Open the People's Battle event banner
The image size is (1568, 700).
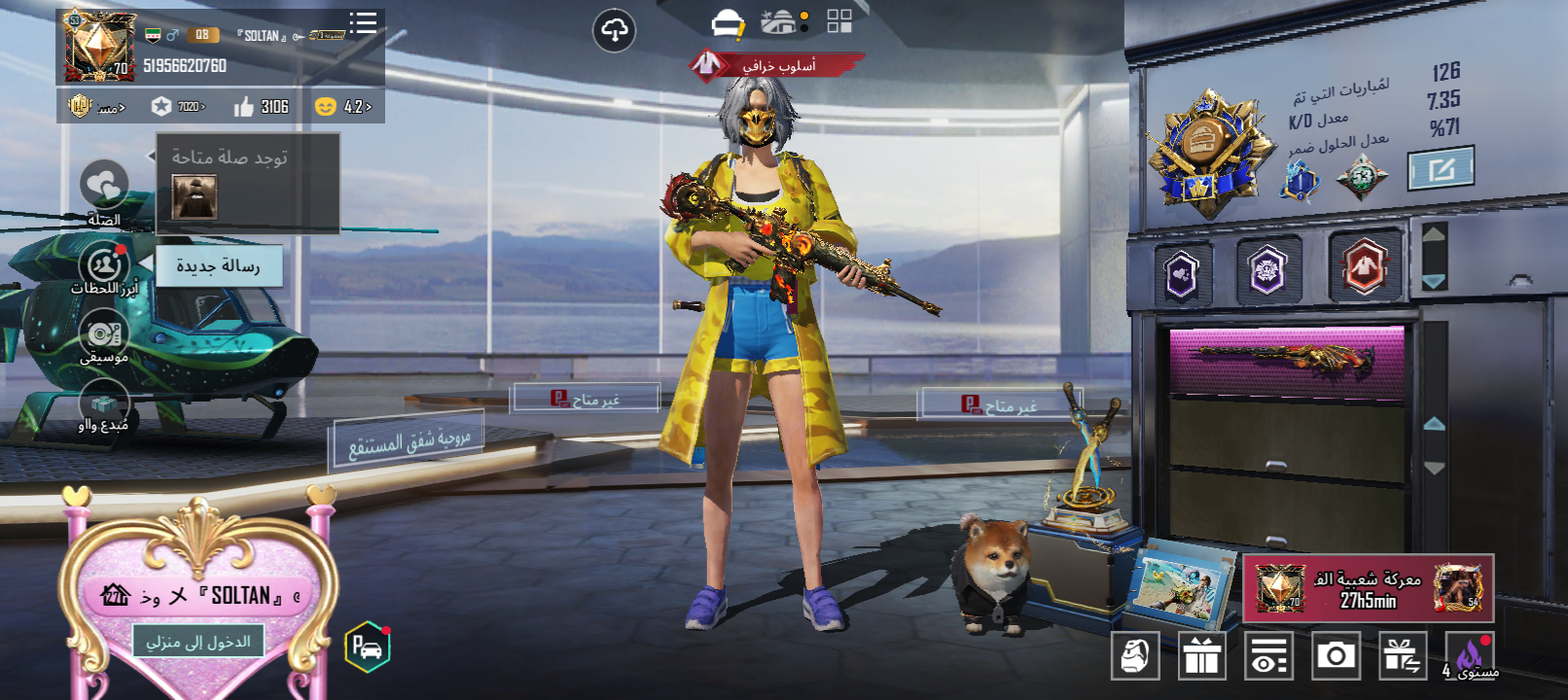point(1368,589)
